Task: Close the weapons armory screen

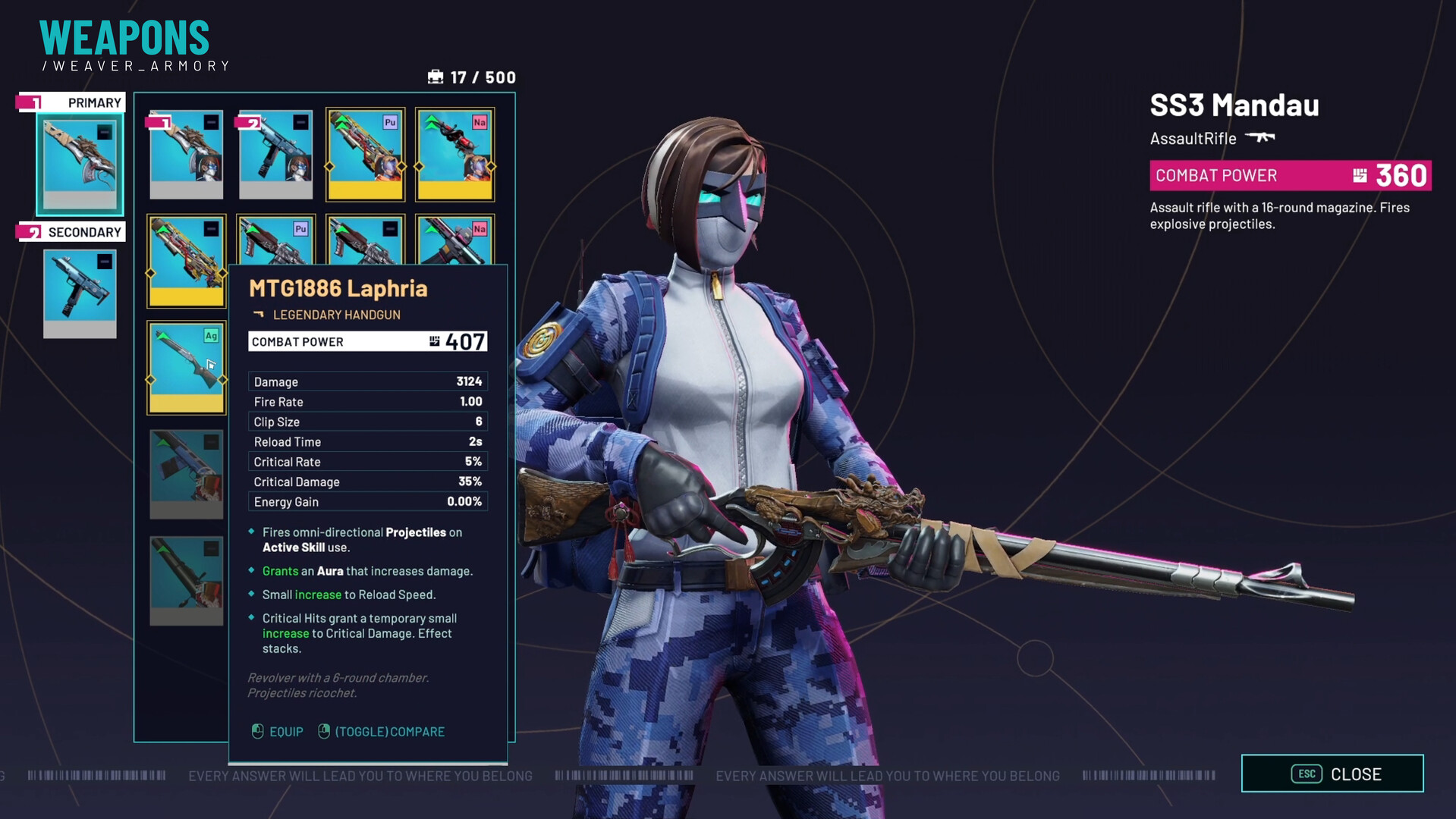Action: (x=1332, y=773)
